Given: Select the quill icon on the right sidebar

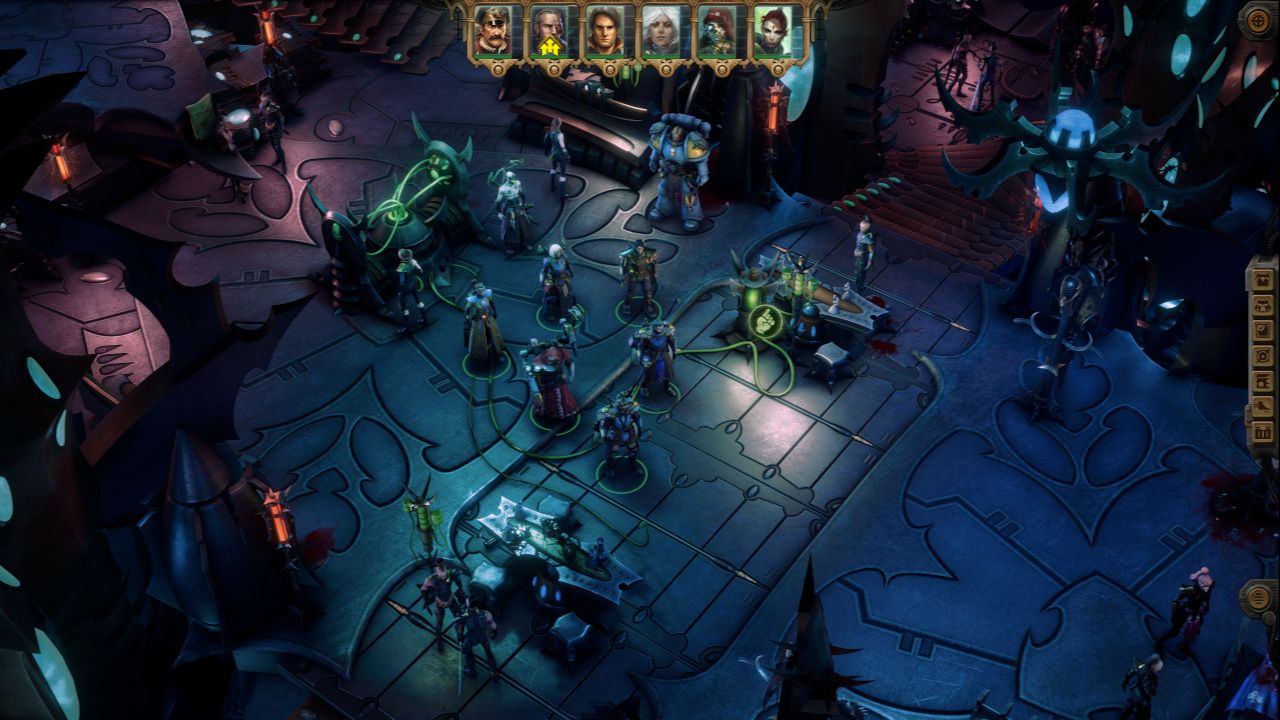Looking at the screenshot, I should pyautogui.click(x=1263, y=406).
